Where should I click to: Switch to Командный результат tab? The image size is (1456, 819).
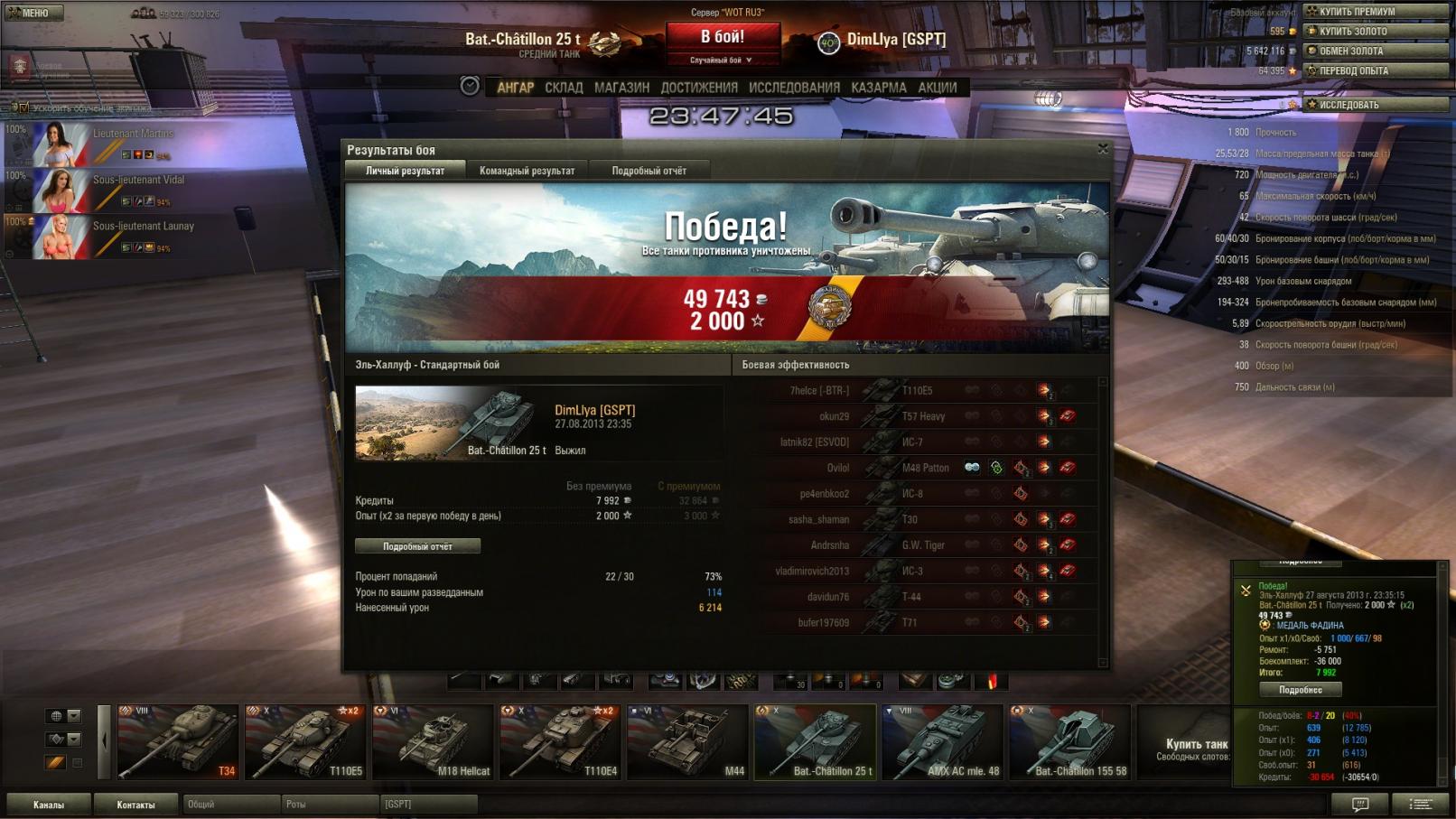pyautogui.click(x=527, y=171)
